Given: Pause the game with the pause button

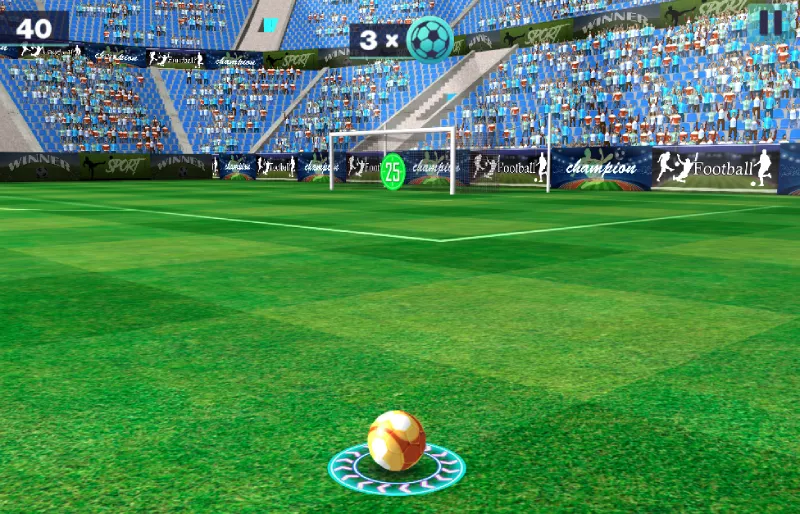Looking at the screenshot, I should tap(770, 22).
